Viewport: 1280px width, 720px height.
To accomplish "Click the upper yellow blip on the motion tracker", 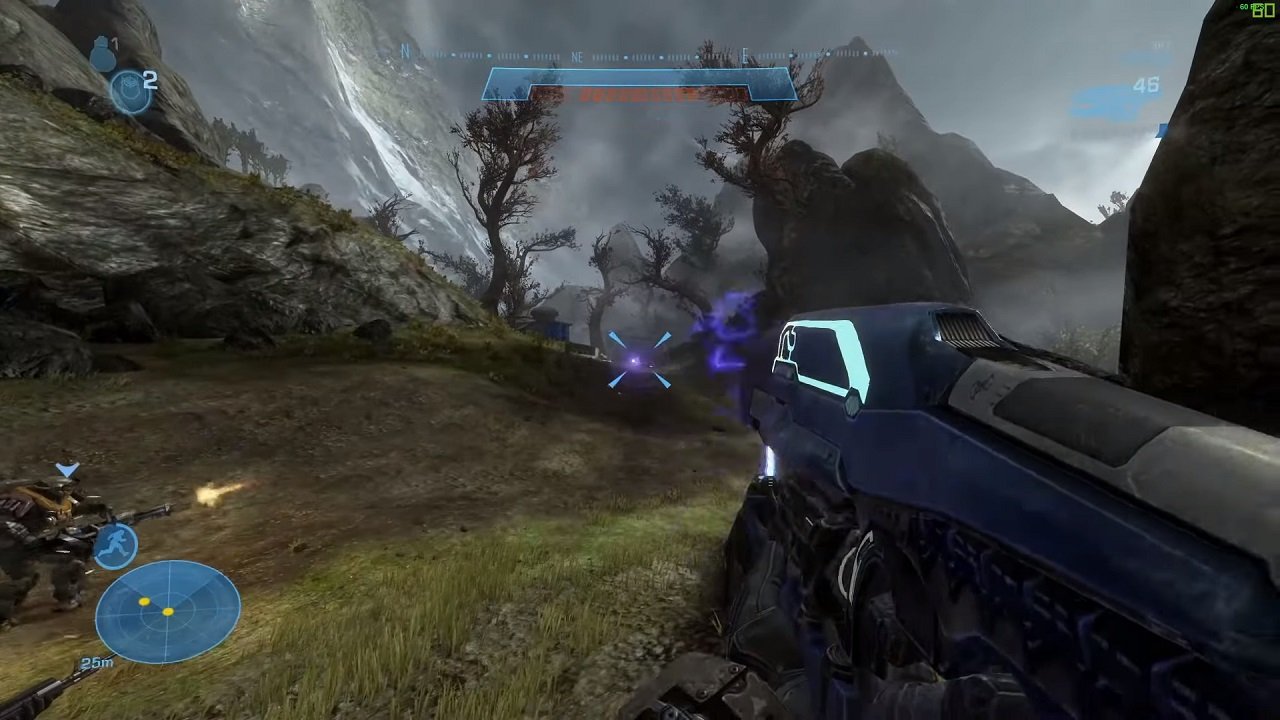I will (x=144, y=601).
